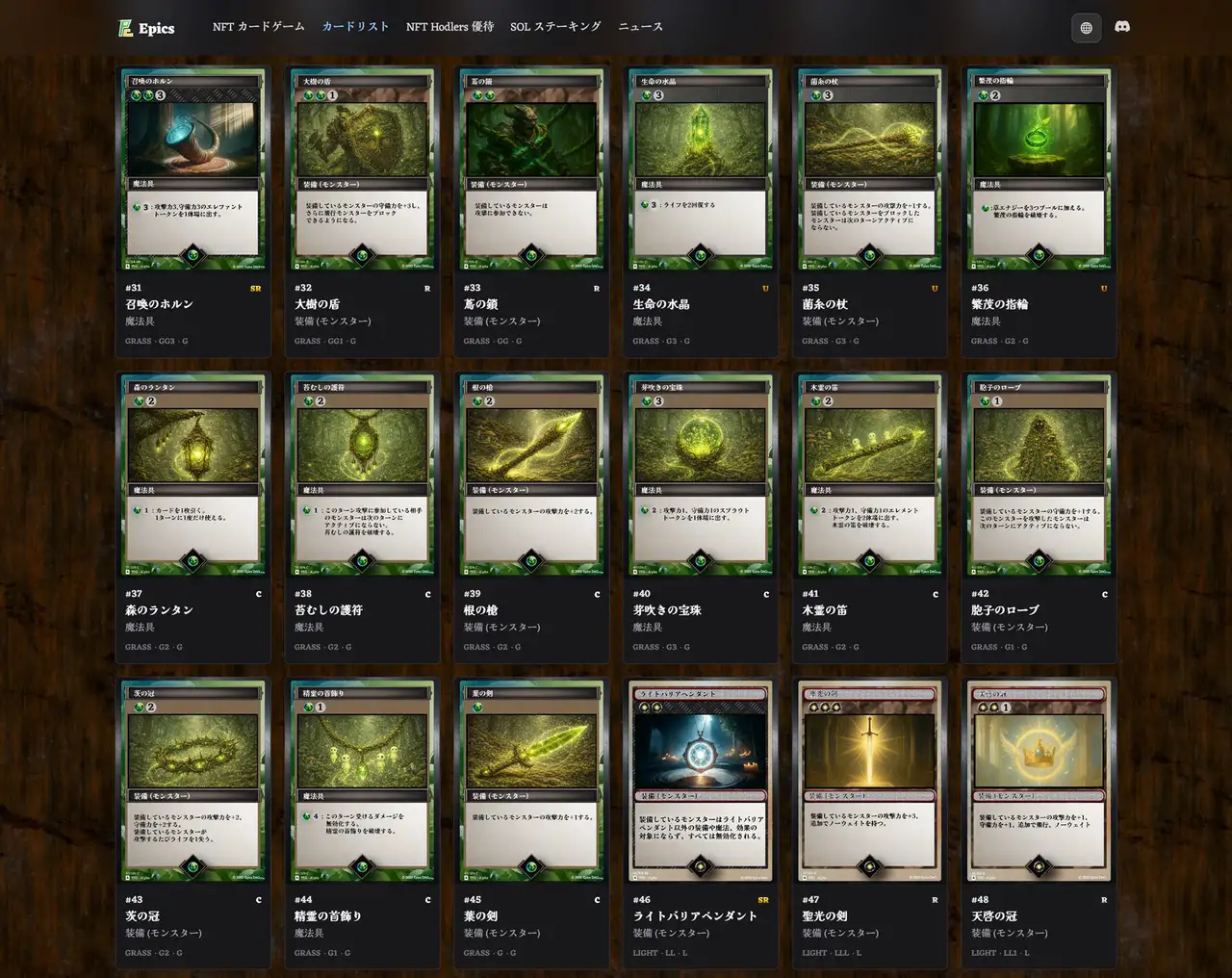
Task: Select the 木霊の笛 card
Action: point(870,475)
